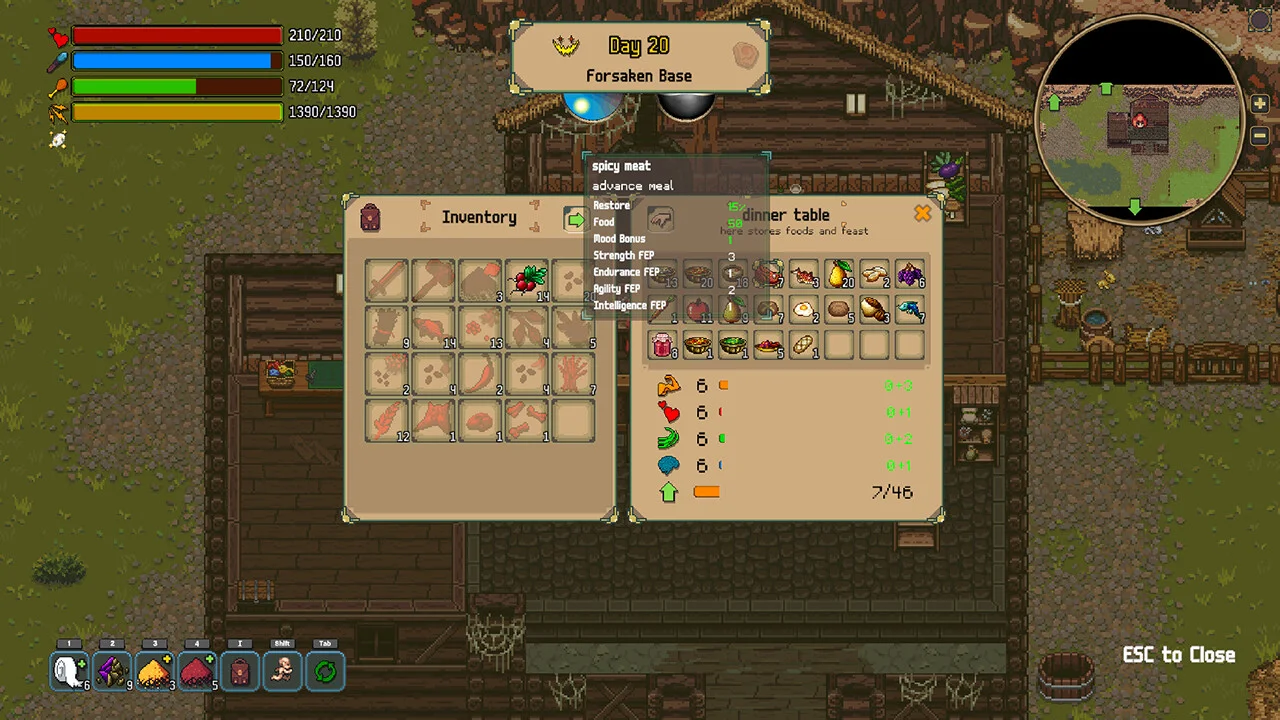Use the bandage roll in the hotbar

[70, 671]
